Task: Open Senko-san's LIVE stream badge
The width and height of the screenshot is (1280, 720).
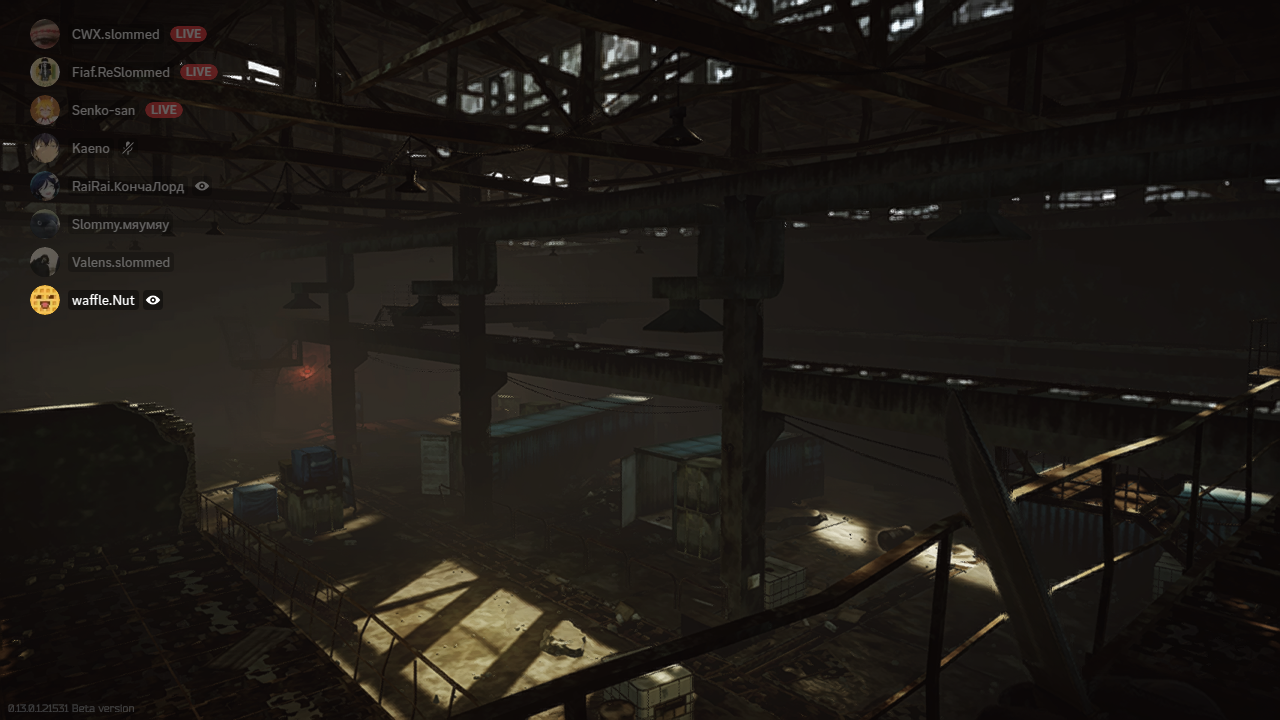Action: coord(163,110)
